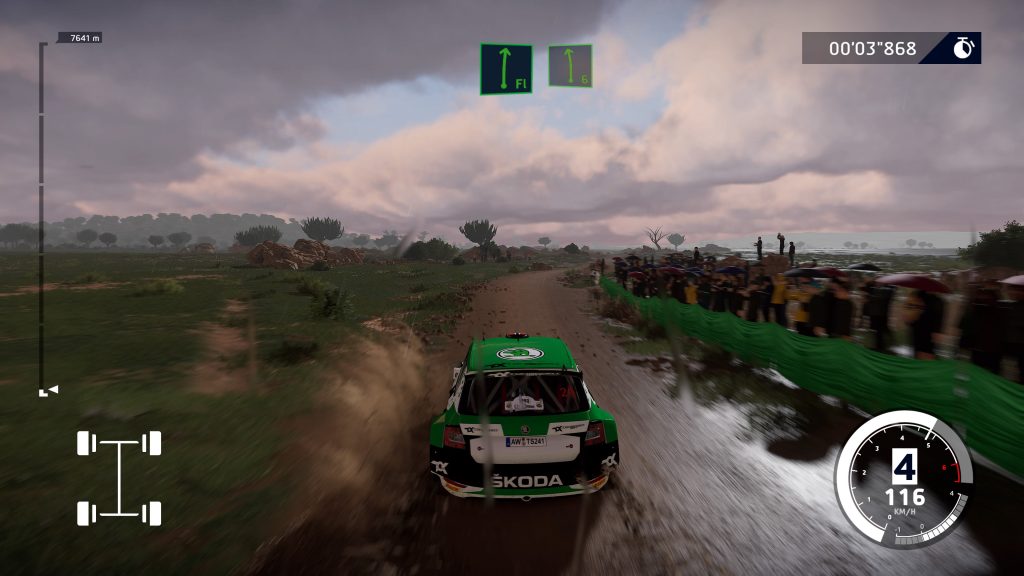The image size is (1024, 576).
Task: Select the bright "Fl" pace note icon
Action: click(505, 69)
